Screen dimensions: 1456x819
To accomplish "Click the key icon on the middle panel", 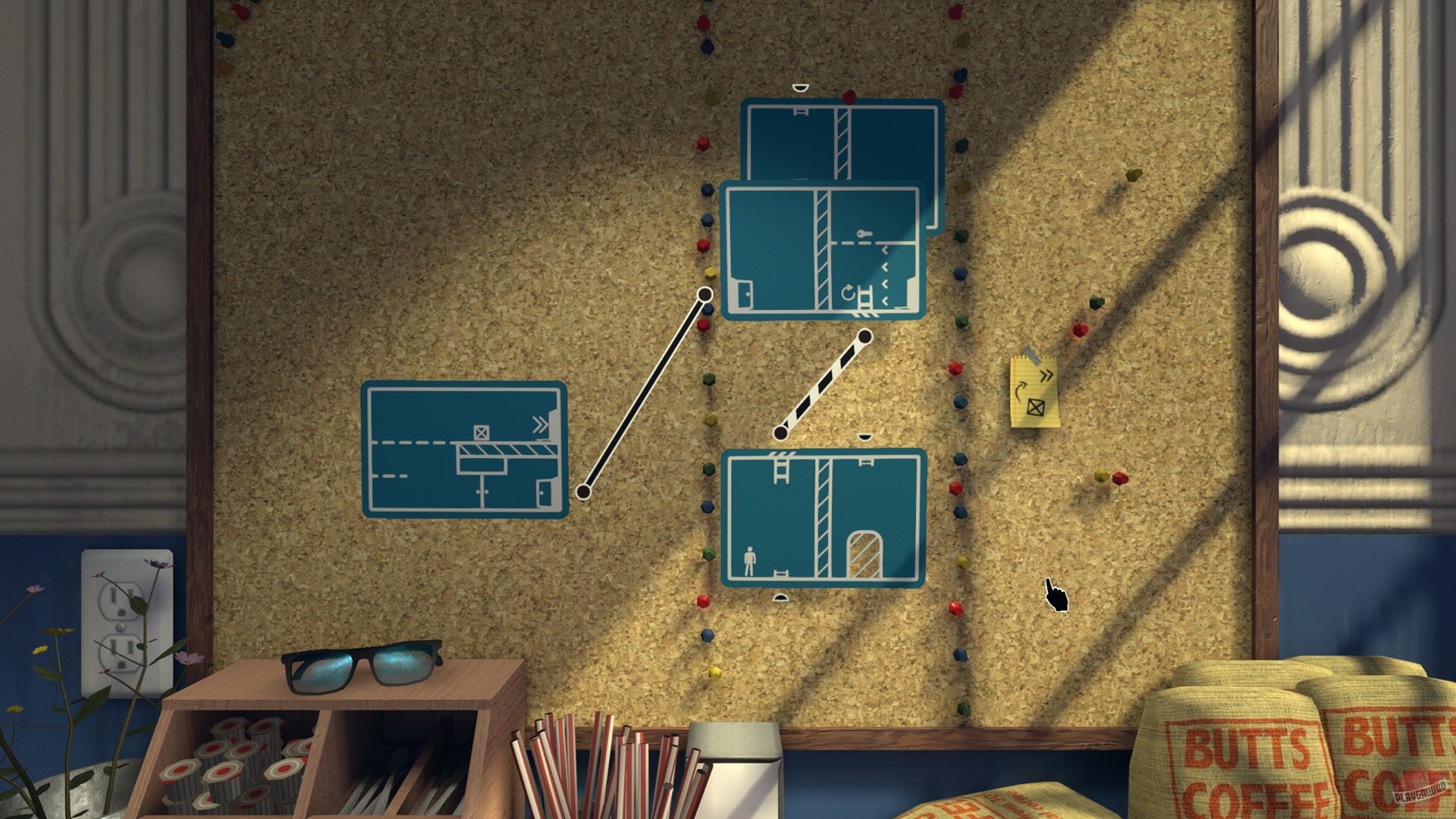I will (864, 234).
